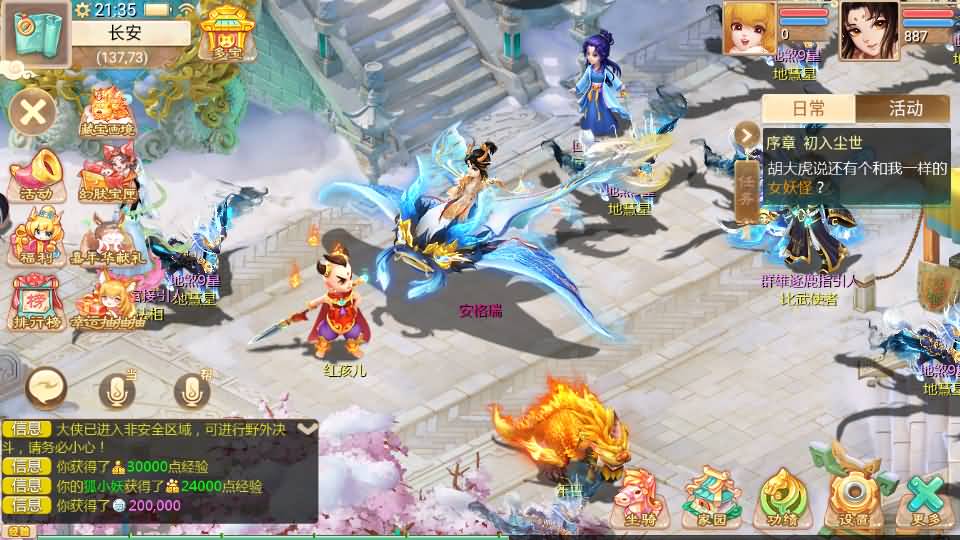
Task: Switch to the 活动 activity tab
Action: (904, 108)
